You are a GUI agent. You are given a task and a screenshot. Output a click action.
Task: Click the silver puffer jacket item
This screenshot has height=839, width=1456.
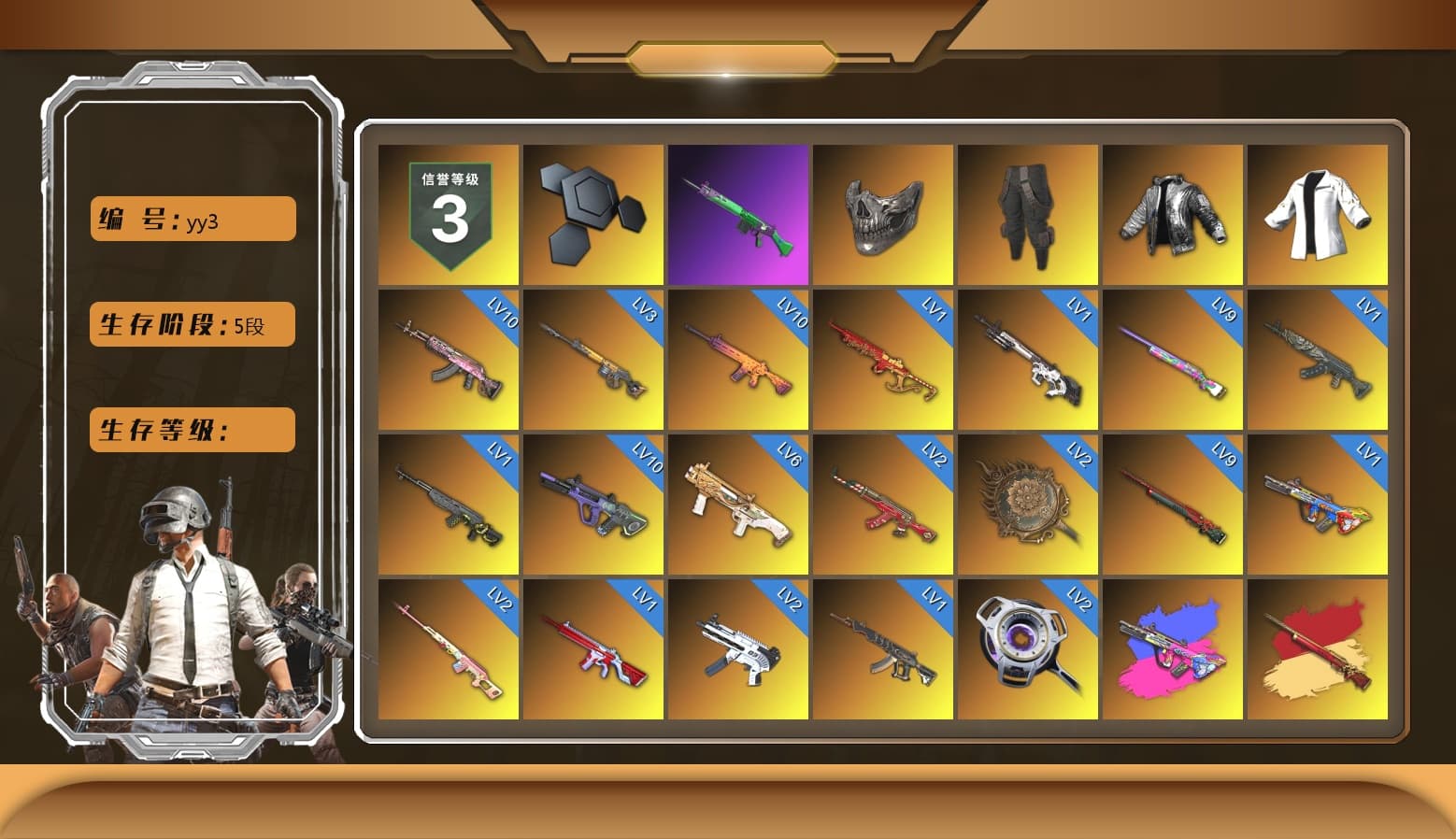(x=1174, y=214)
